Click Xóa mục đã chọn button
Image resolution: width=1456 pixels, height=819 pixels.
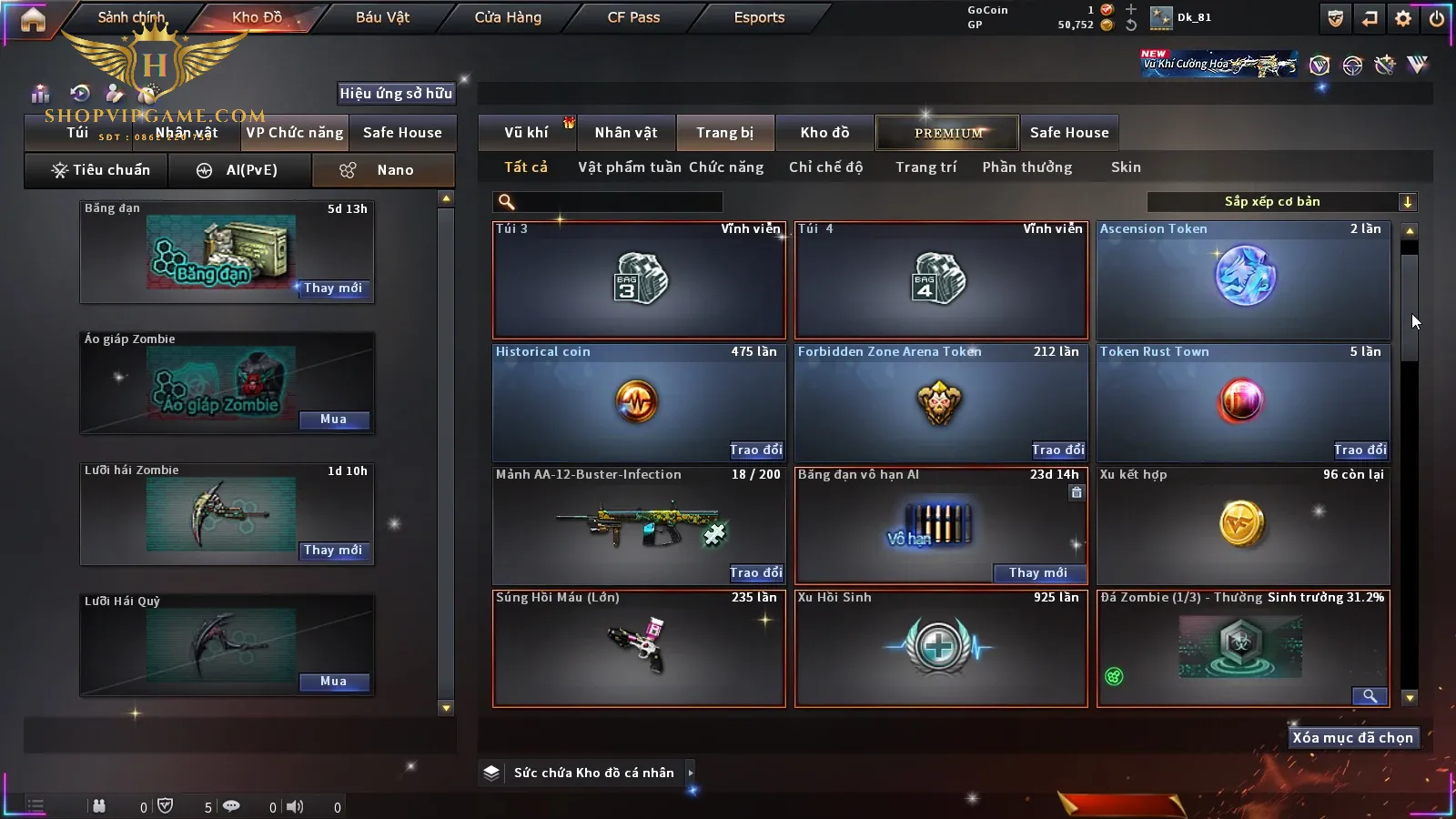click(x=1352, y=738)
